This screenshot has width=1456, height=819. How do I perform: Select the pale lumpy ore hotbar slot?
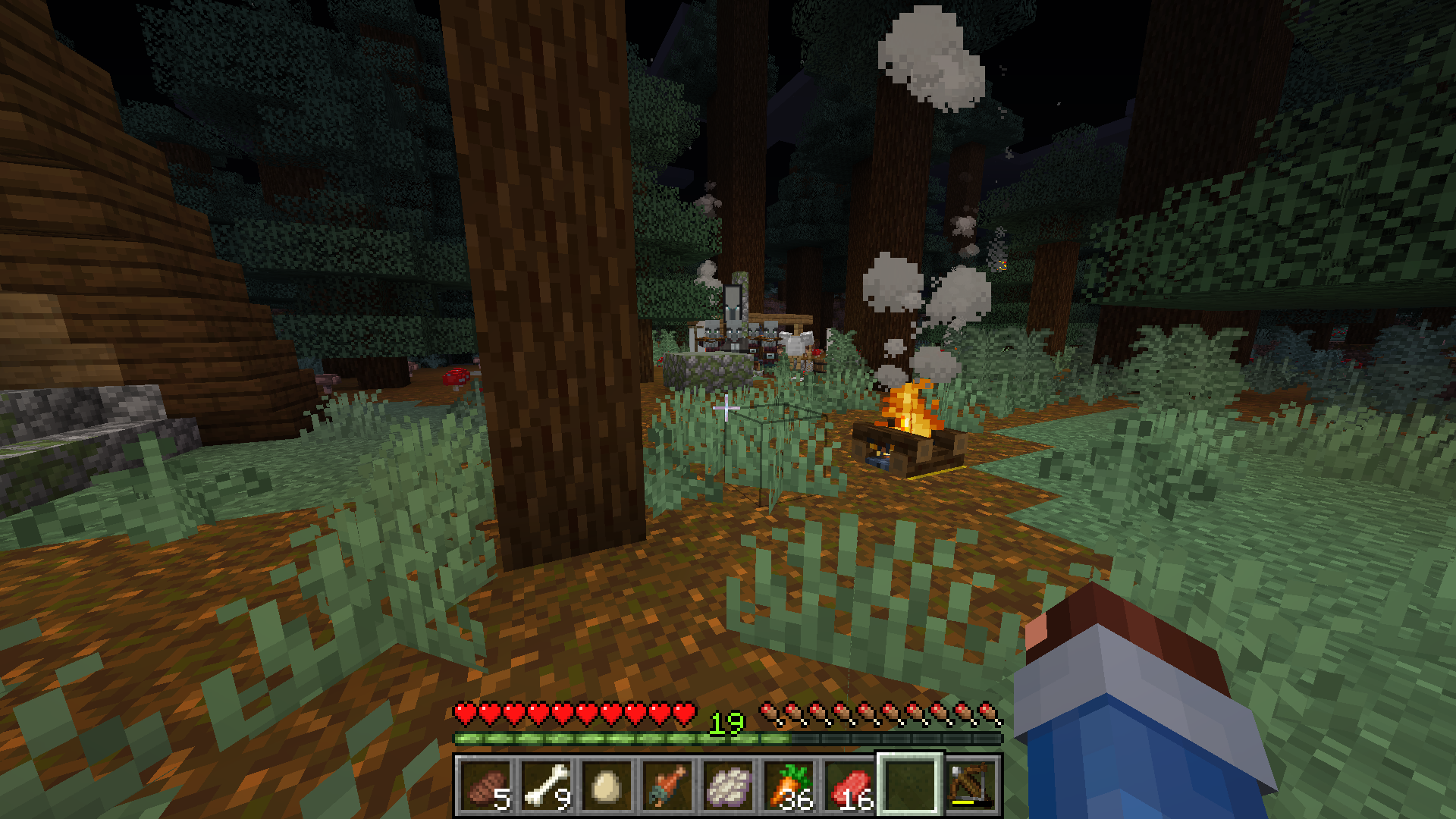tap(728, 786)
